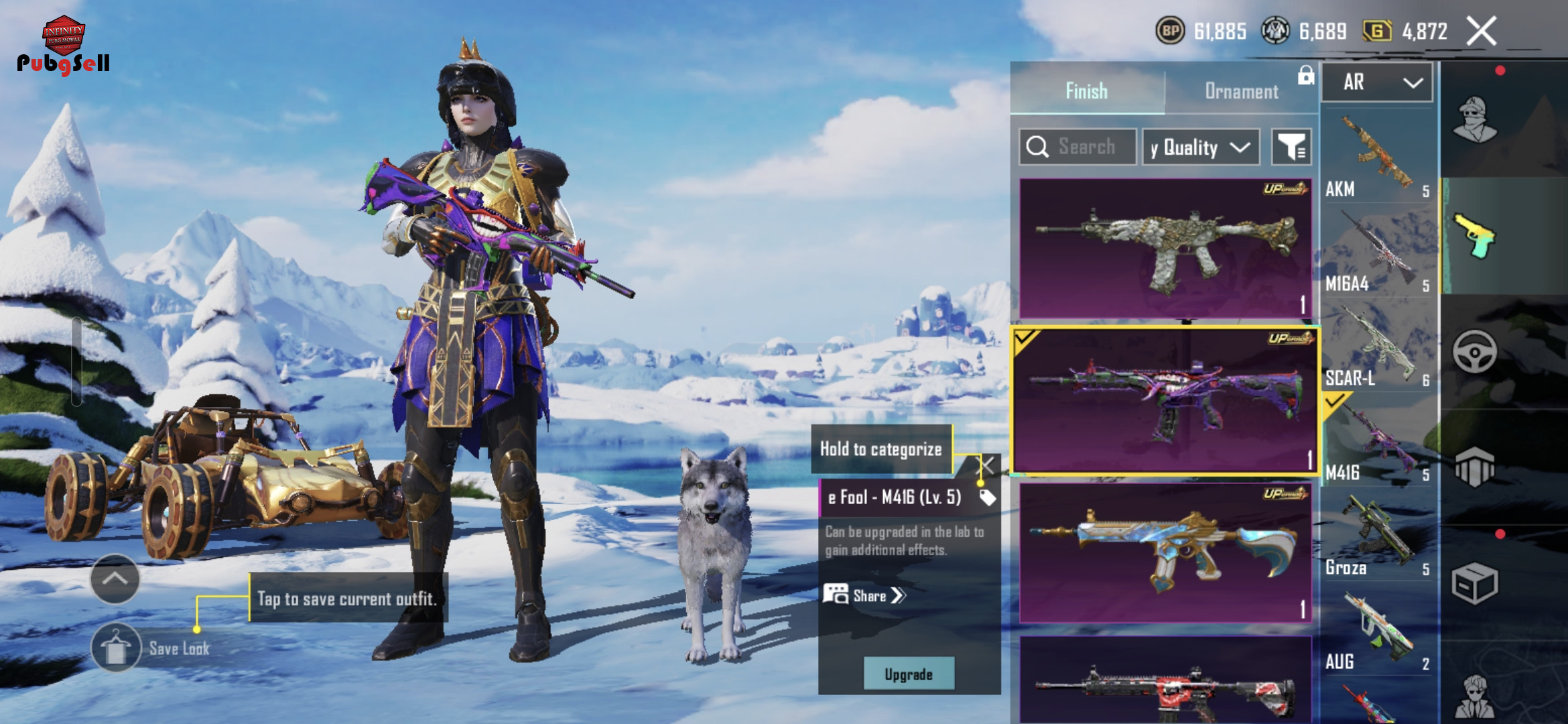This screenshot has width=1568, height=724.
Task: Open the filter options button
Action: (x=1291, y=147)
